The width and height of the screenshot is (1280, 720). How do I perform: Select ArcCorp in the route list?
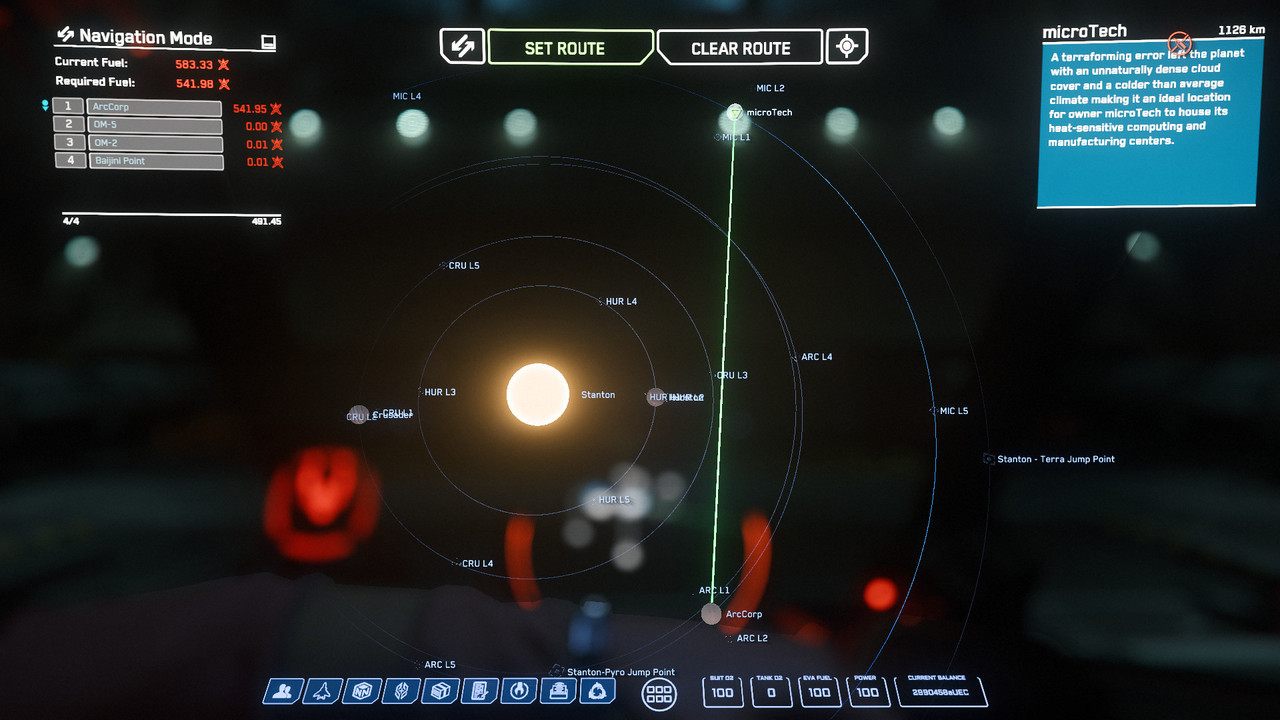click(154, 107)
